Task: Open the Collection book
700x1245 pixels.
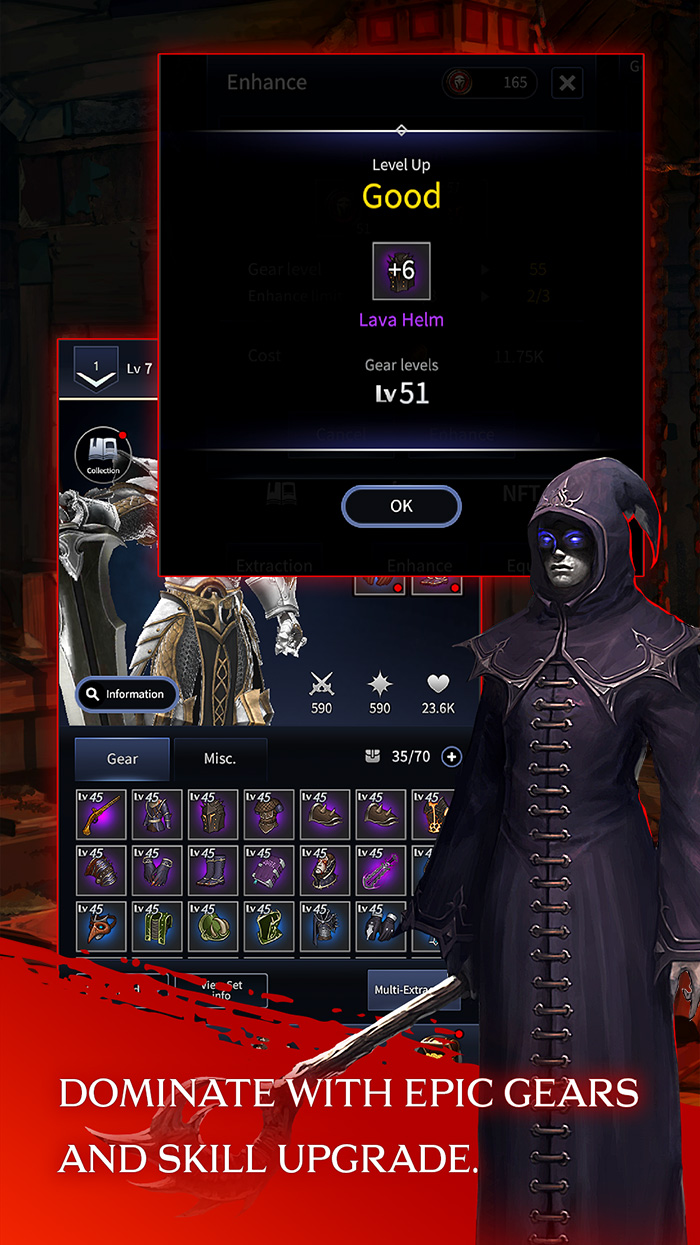Action: coord(103,453)
